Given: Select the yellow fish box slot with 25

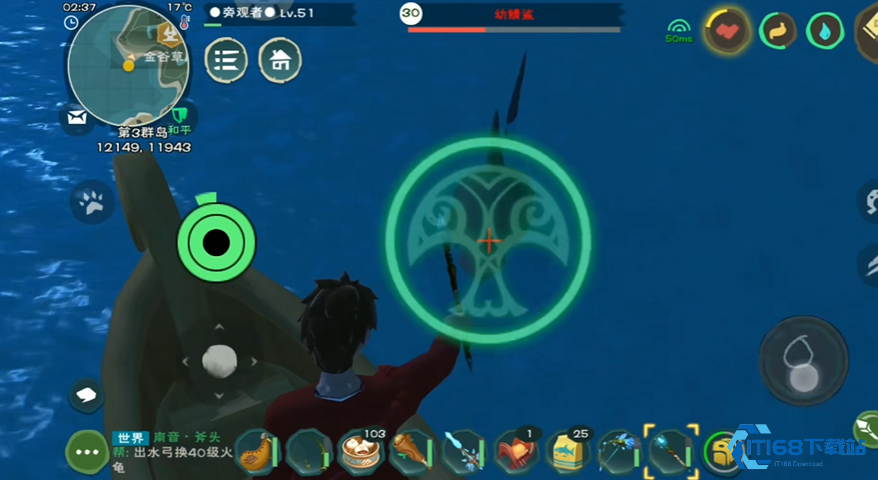Looking at the screenshot, I should coord(568,451).
